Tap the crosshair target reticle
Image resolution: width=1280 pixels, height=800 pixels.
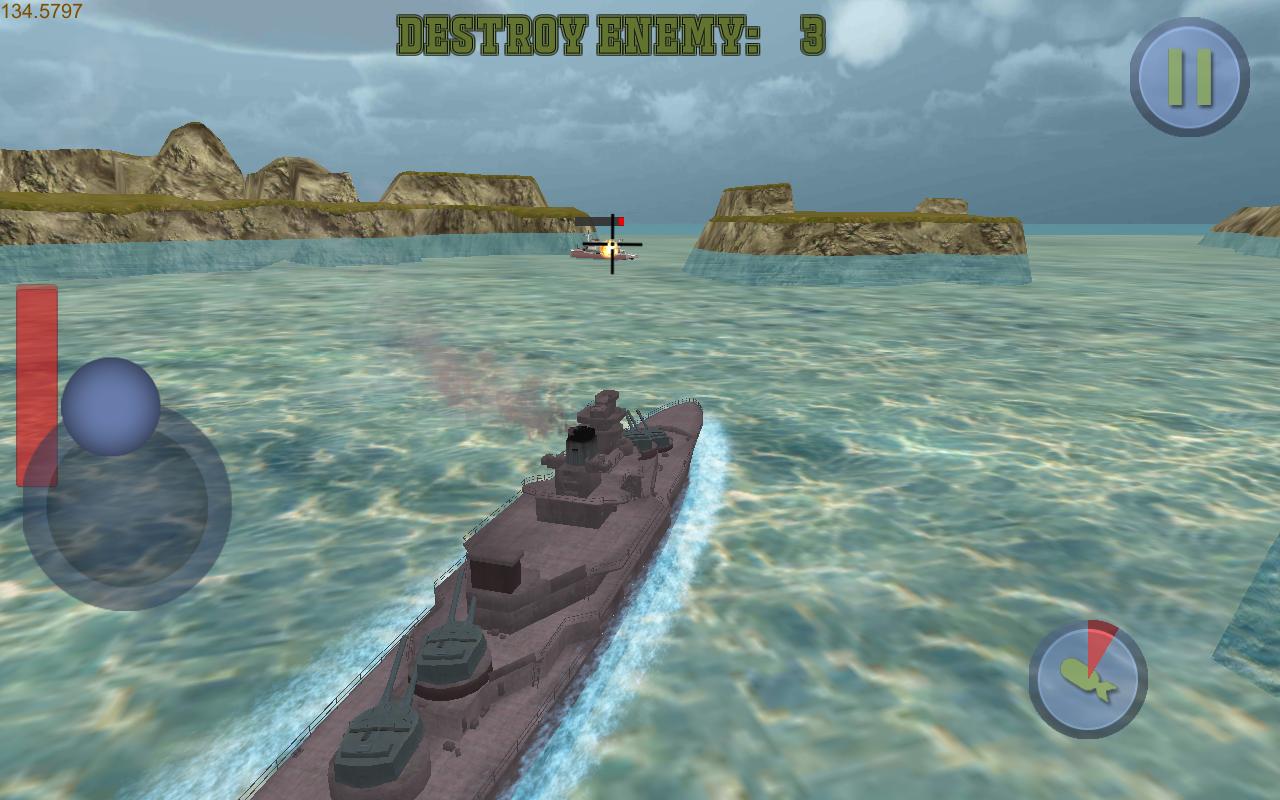(612, 244)
